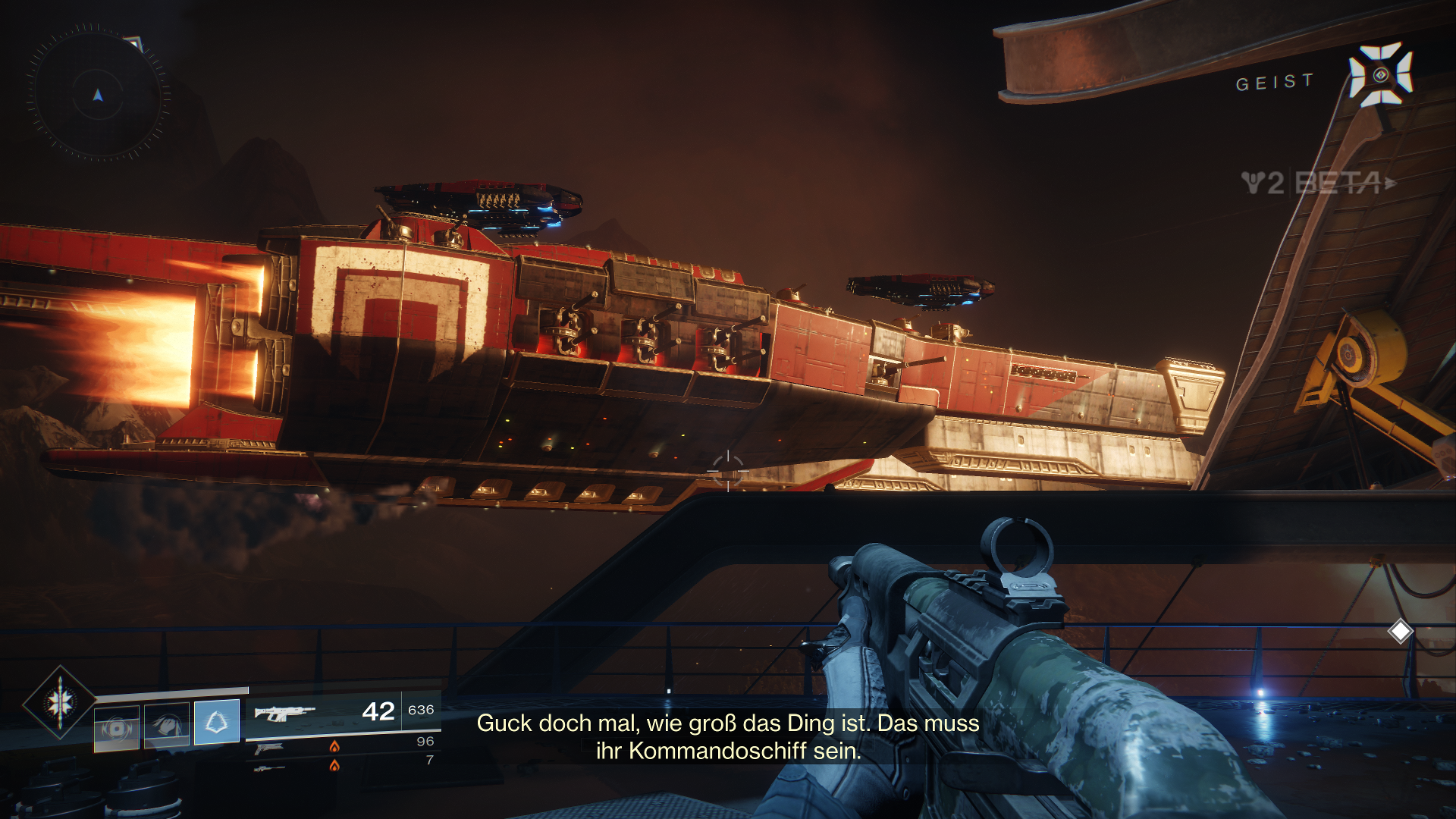Select the equipped auto rifle weapon icon

click(284, 713)
